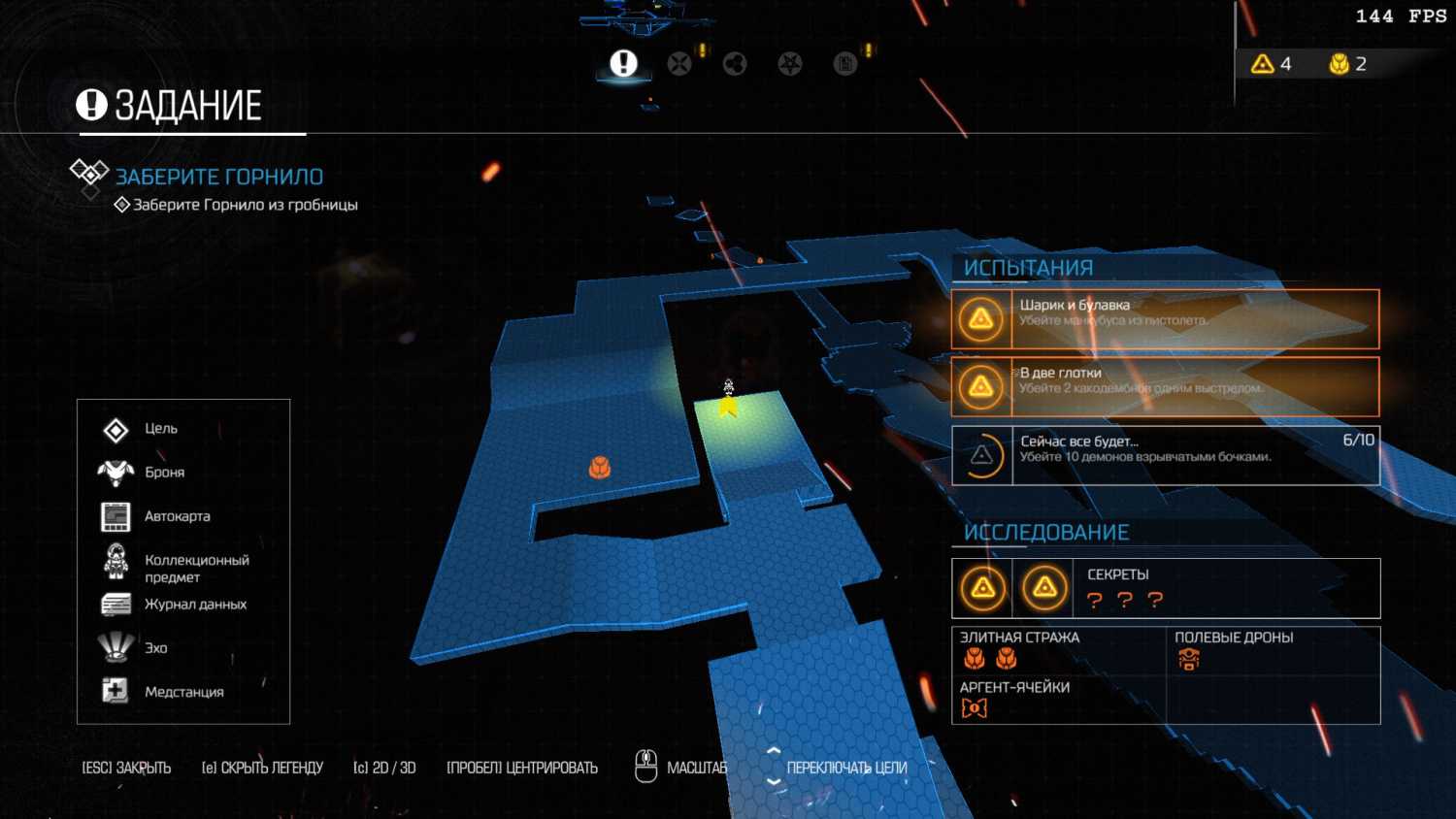Choose the 'В две глотки' challenge row

pos(1165,386)
